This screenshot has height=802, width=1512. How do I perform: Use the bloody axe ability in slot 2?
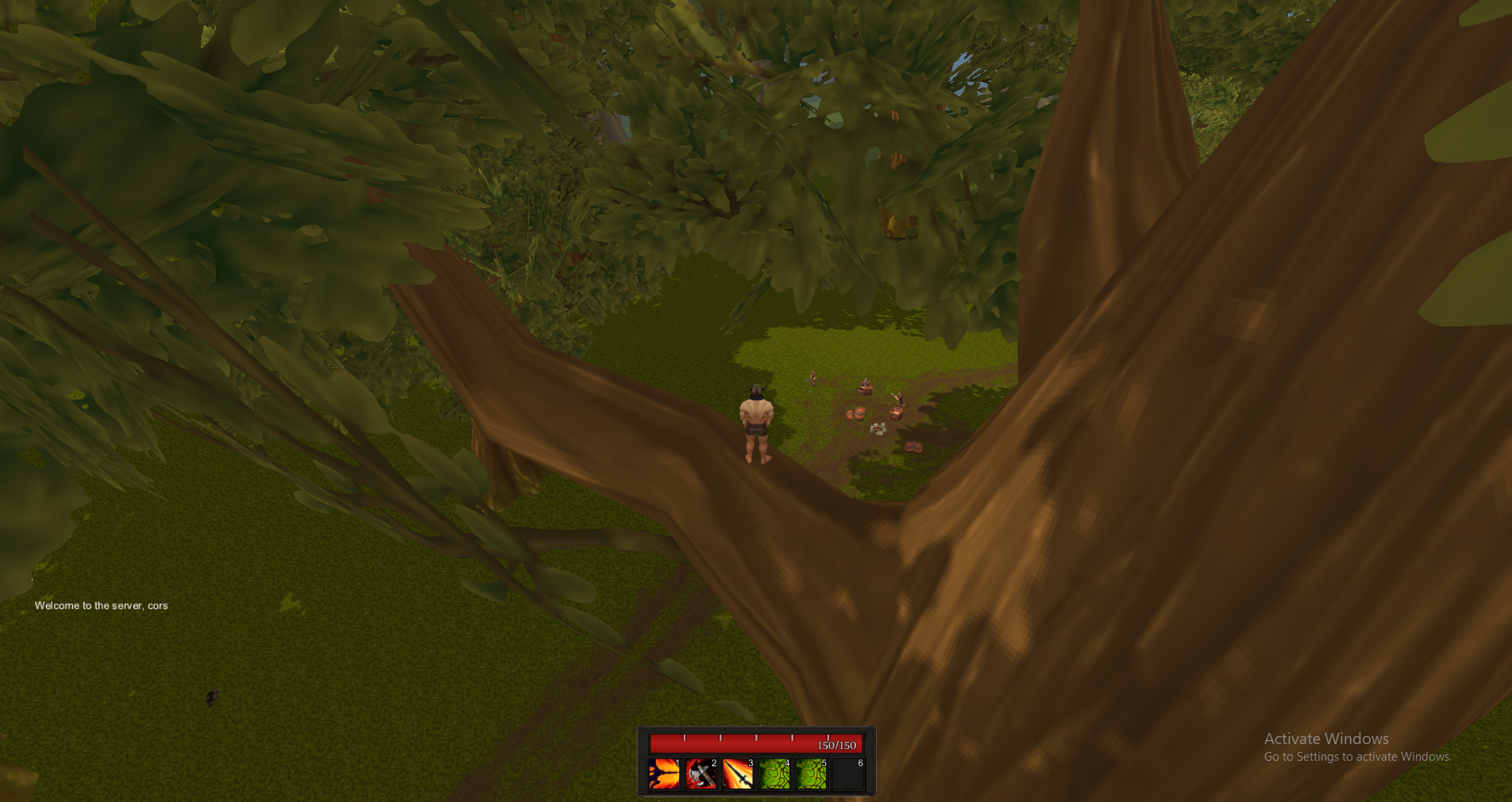[701, 774]
